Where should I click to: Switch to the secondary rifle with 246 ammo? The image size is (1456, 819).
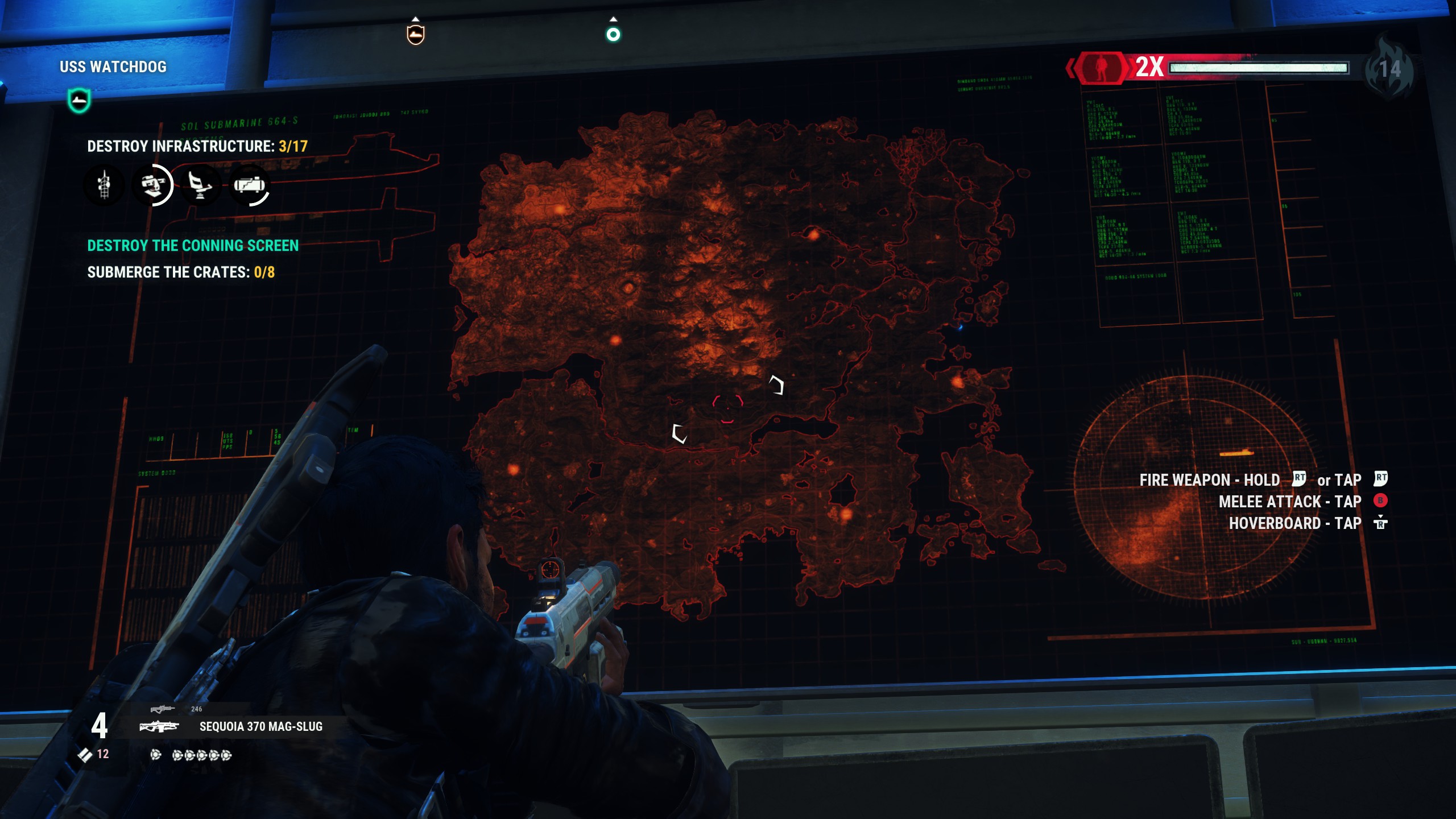click(162, 709)
